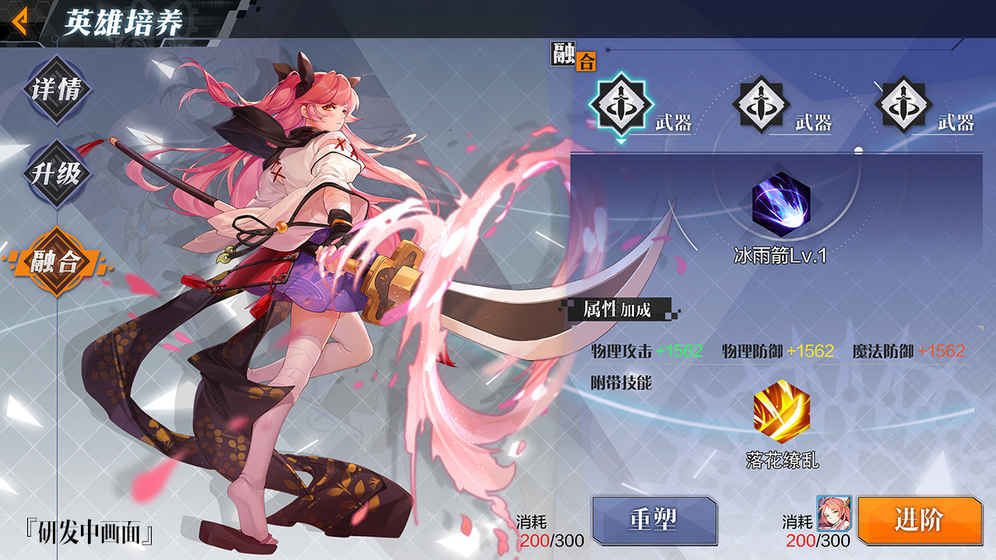Tap the 冰雨箭 Lv.1 skill icon
Viewport: 996px width, 560px height.
(781, 203)
